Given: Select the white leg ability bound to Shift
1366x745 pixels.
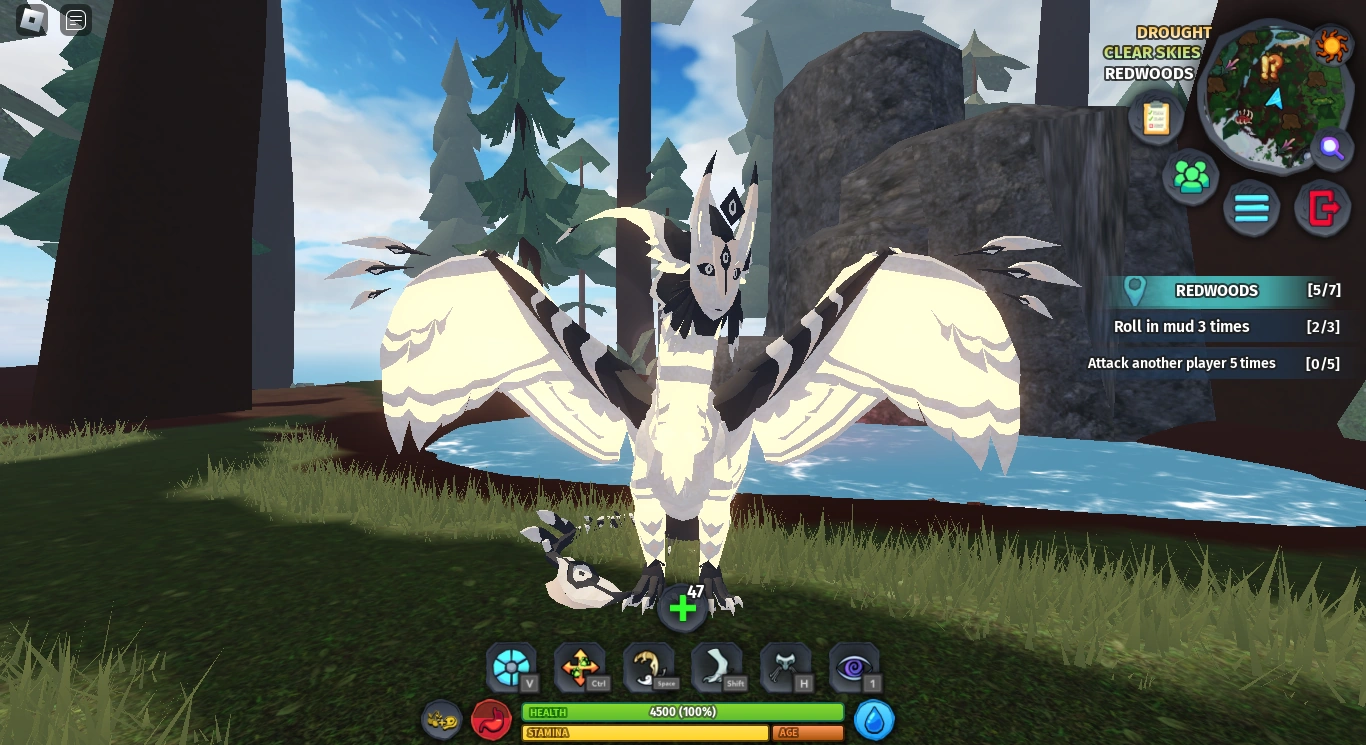Looking at the screenshot, I should tap(717, 666).
